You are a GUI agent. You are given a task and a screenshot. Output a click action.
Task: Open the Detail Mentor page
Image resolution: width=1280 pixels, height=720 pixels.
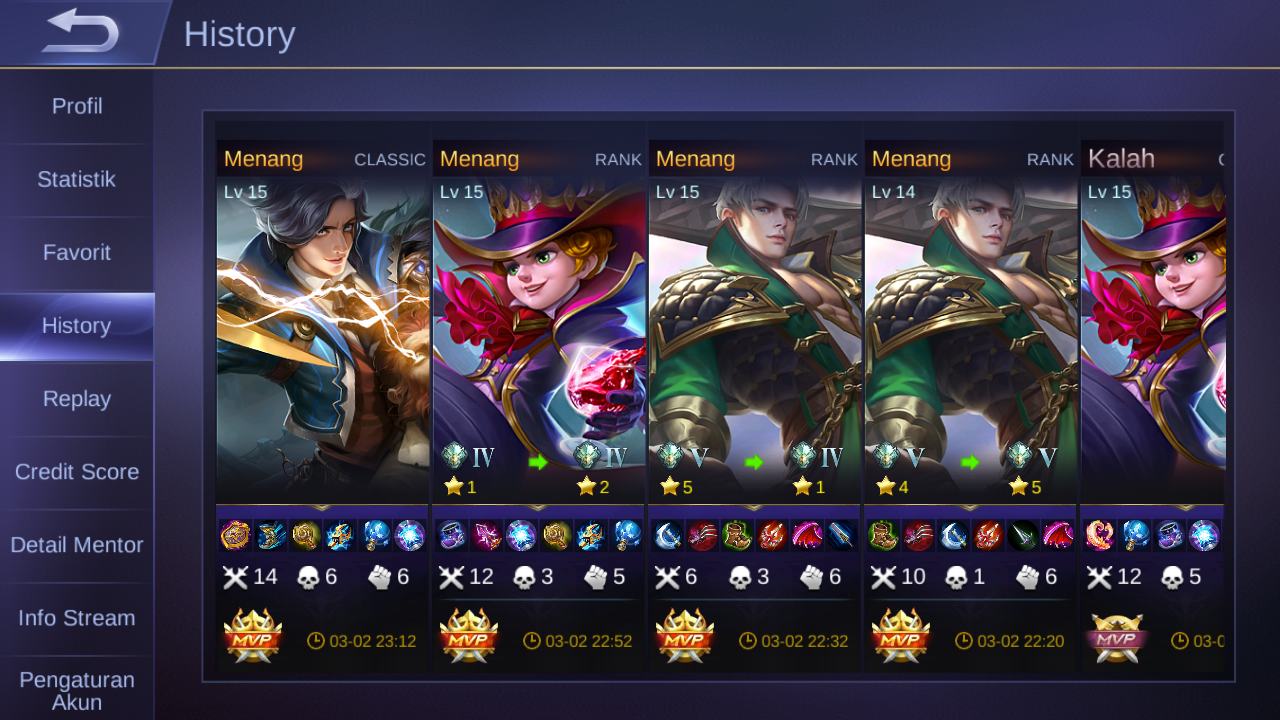(x=76, y=545)
